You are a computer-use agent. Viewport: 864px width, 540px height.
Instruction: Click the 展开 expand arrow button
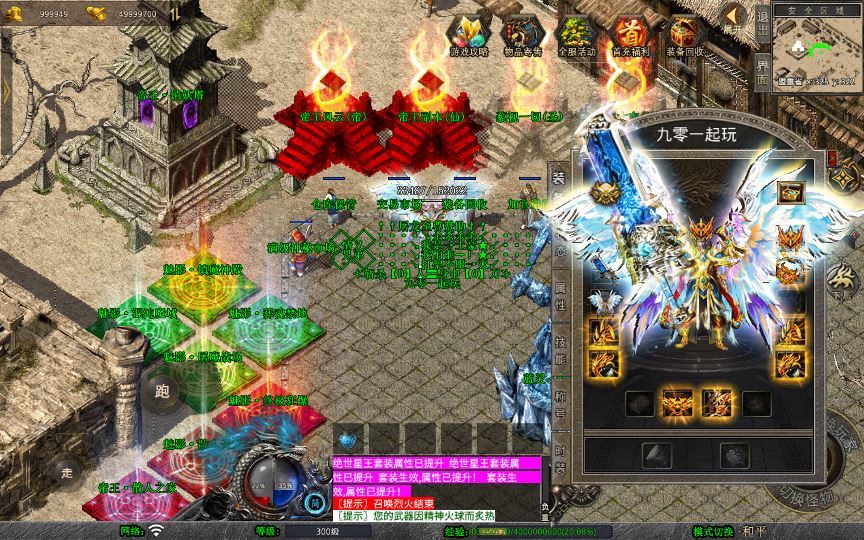click(735, 18)
